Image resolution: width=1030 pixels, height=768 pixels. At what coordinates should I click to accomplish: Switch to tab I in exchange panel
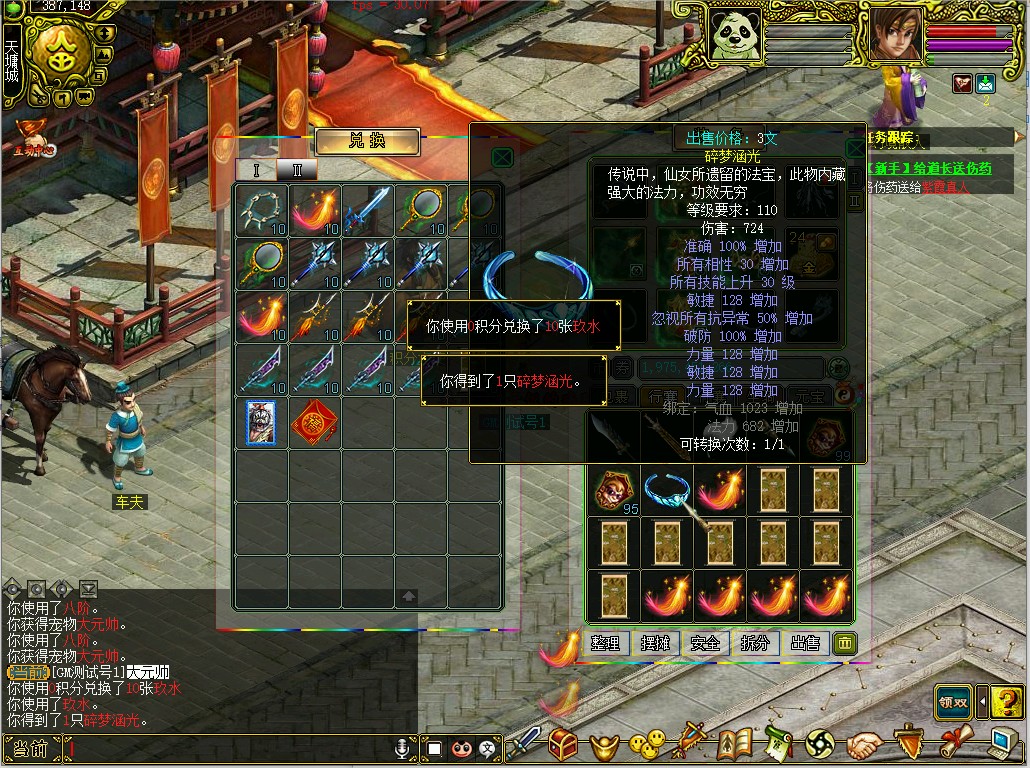[x=256, y=170]
